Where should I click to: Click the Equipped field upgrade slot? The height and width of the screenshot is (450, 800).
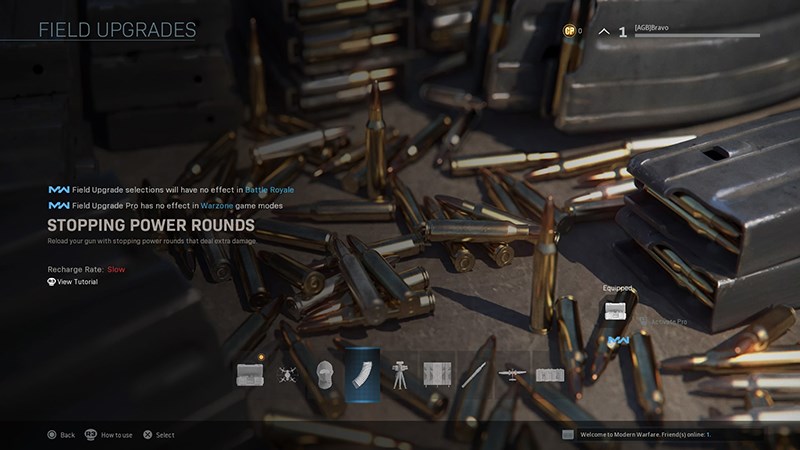pyautogui.click(x=616, y=310)
